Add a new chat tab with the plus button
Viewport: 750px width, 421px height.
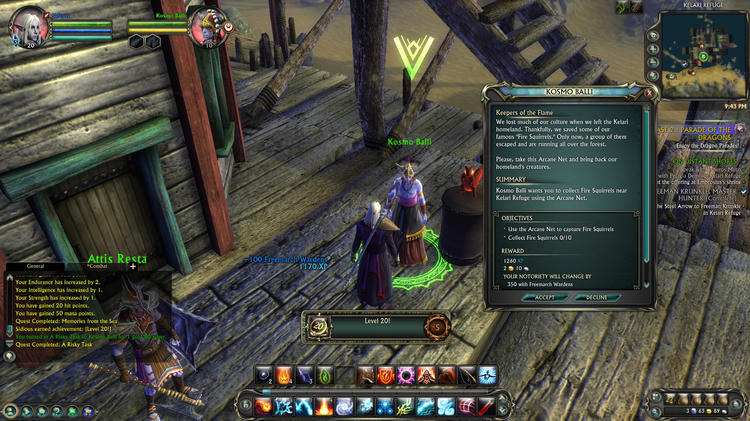click(x=132, y=266)
